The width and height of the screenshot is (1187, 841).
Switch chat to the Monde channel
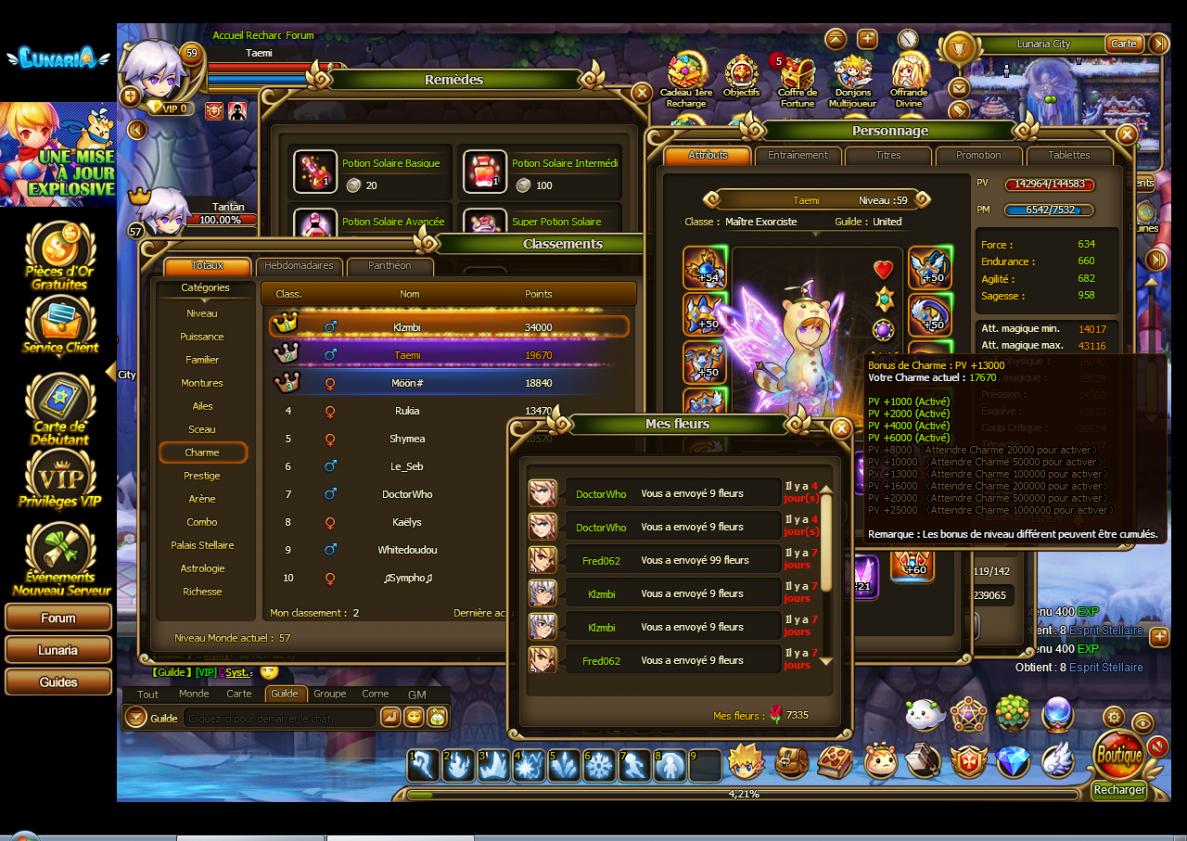click(194, 694)
